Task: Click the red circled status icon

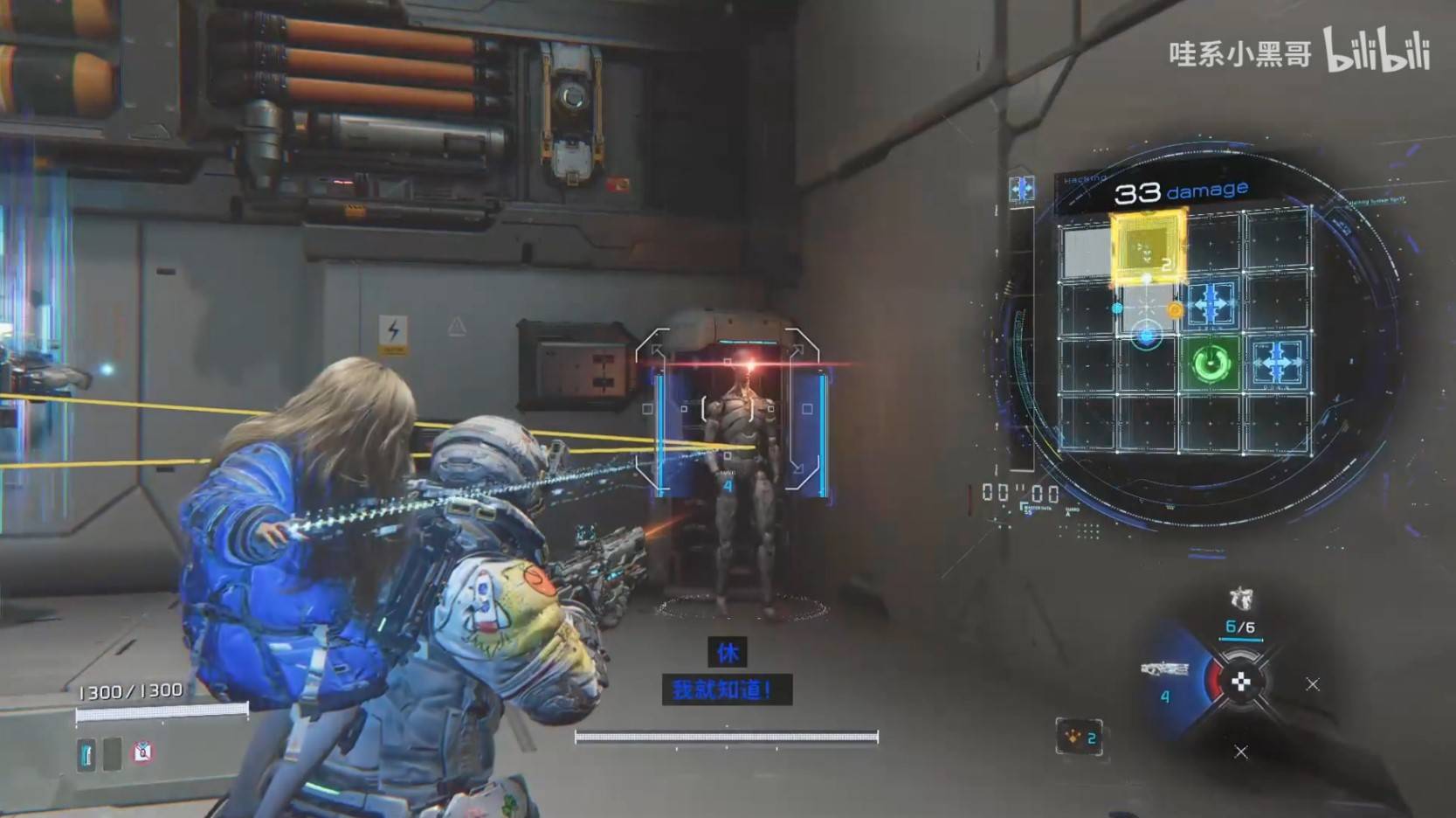Action: pyautogui.click(x=142, y=752)
